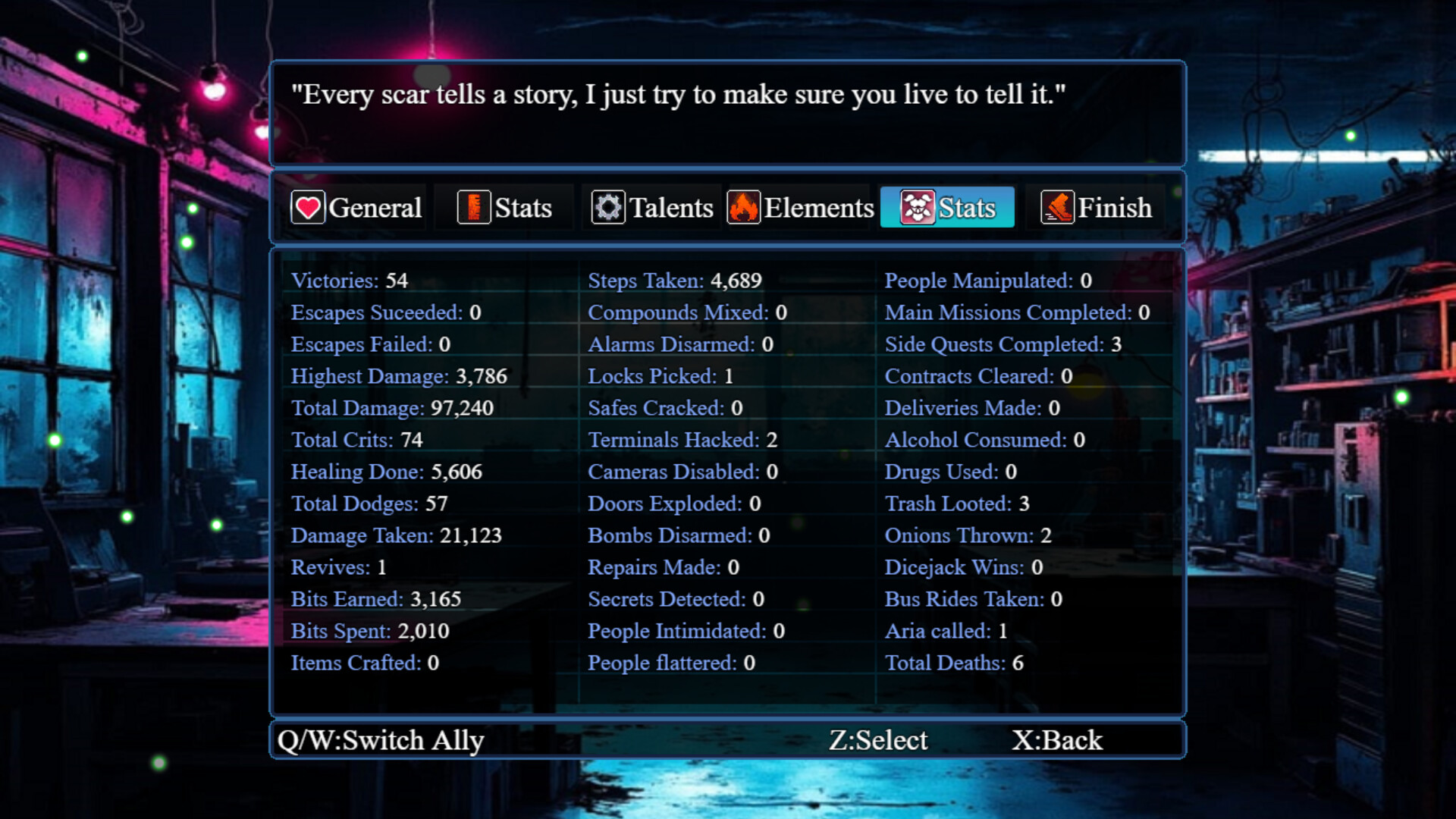Select the heart icon on the General tab
1456x819 pixels.
308,206
